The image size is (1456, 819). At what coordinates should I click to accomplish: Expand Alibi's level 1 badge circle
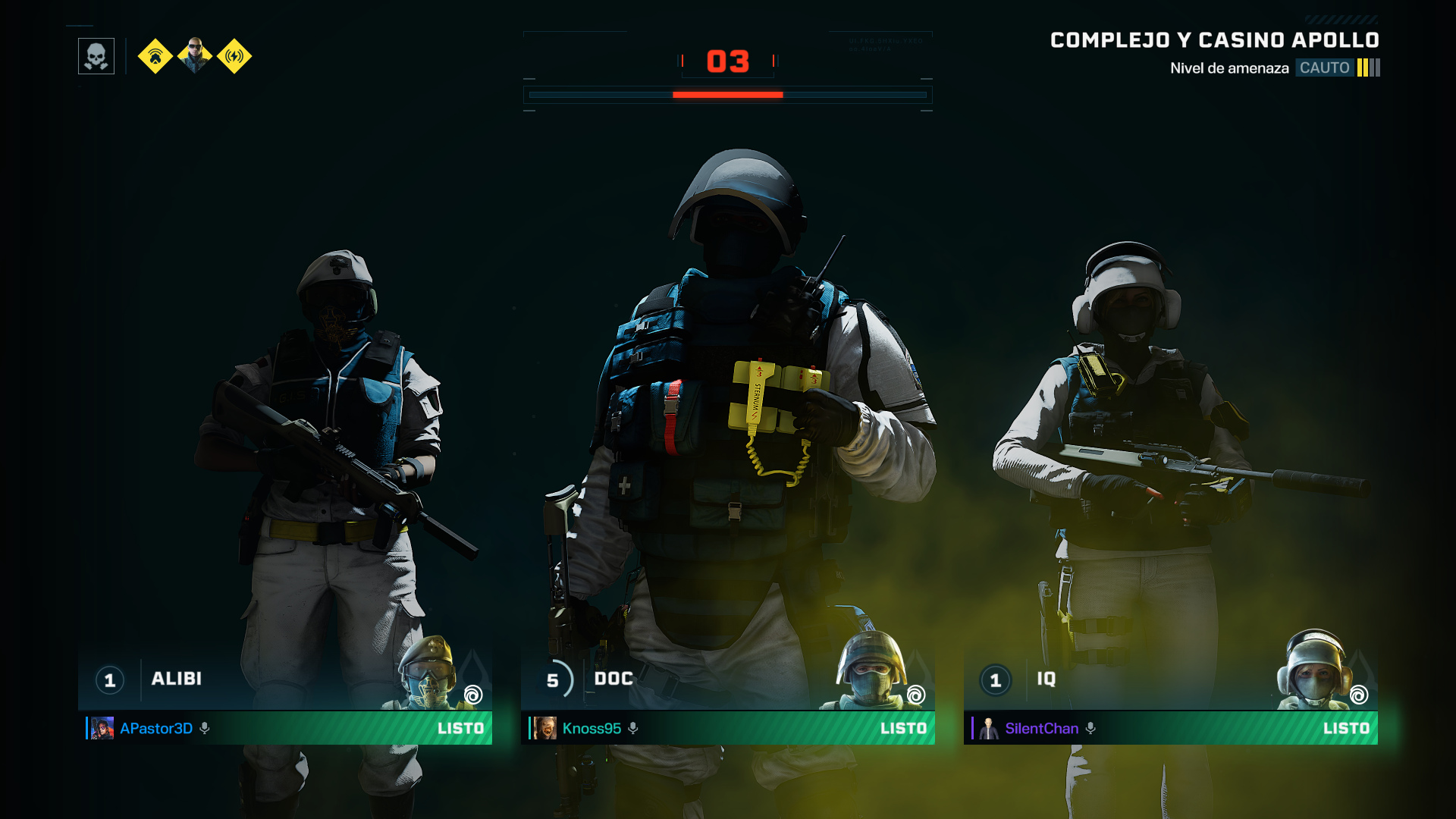[x=109, y=680]
